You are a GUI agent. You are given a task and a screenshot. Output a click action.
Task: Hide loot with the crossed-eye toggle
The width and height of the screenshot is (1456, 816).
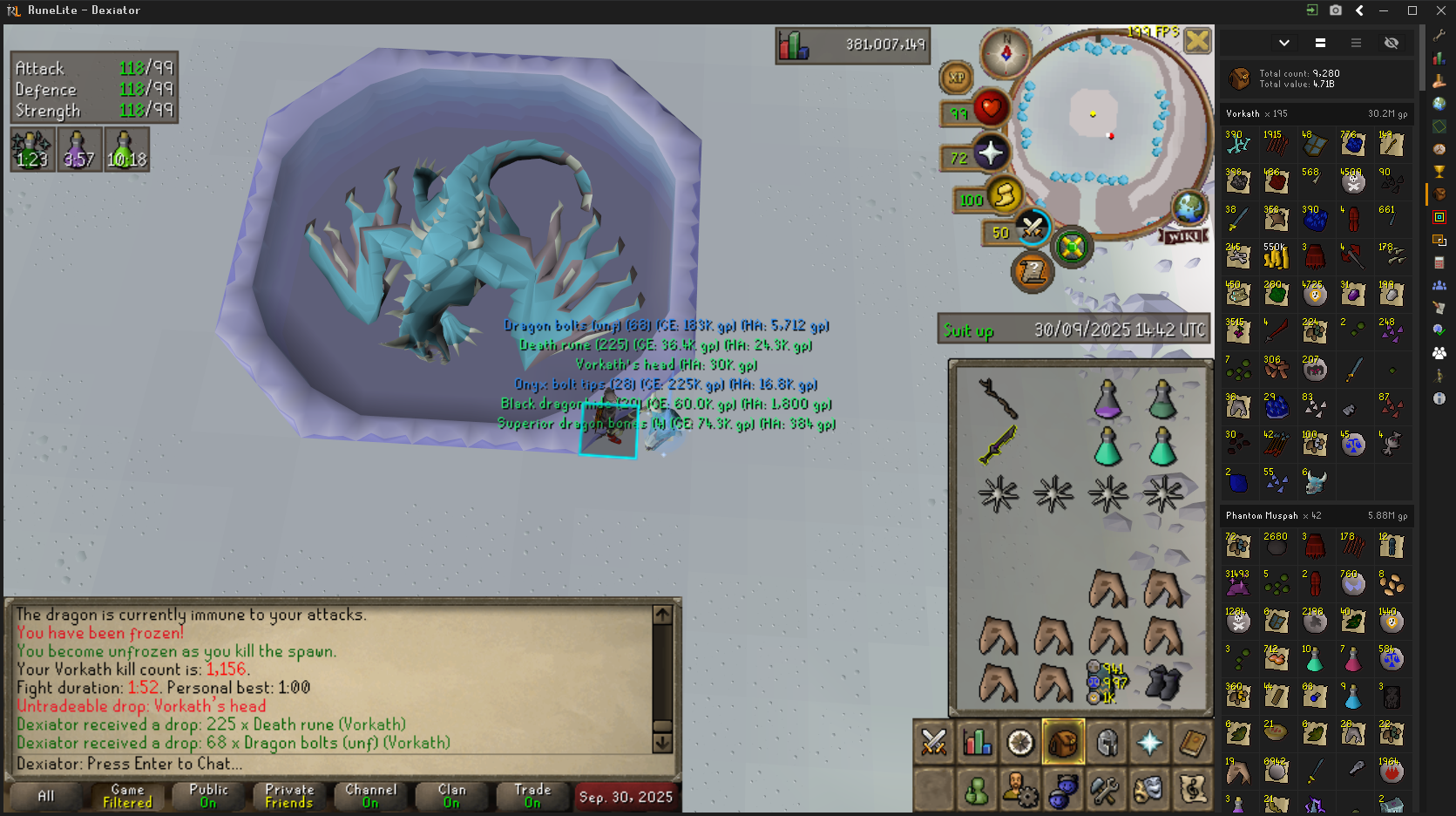coord(1392,43)
